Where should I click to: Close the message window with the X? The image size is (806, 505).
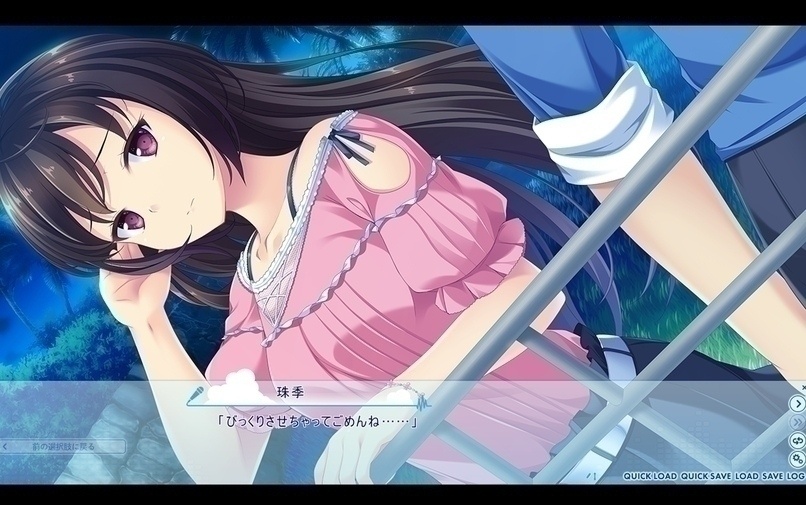pyautogui.click(x=802, y=386)
